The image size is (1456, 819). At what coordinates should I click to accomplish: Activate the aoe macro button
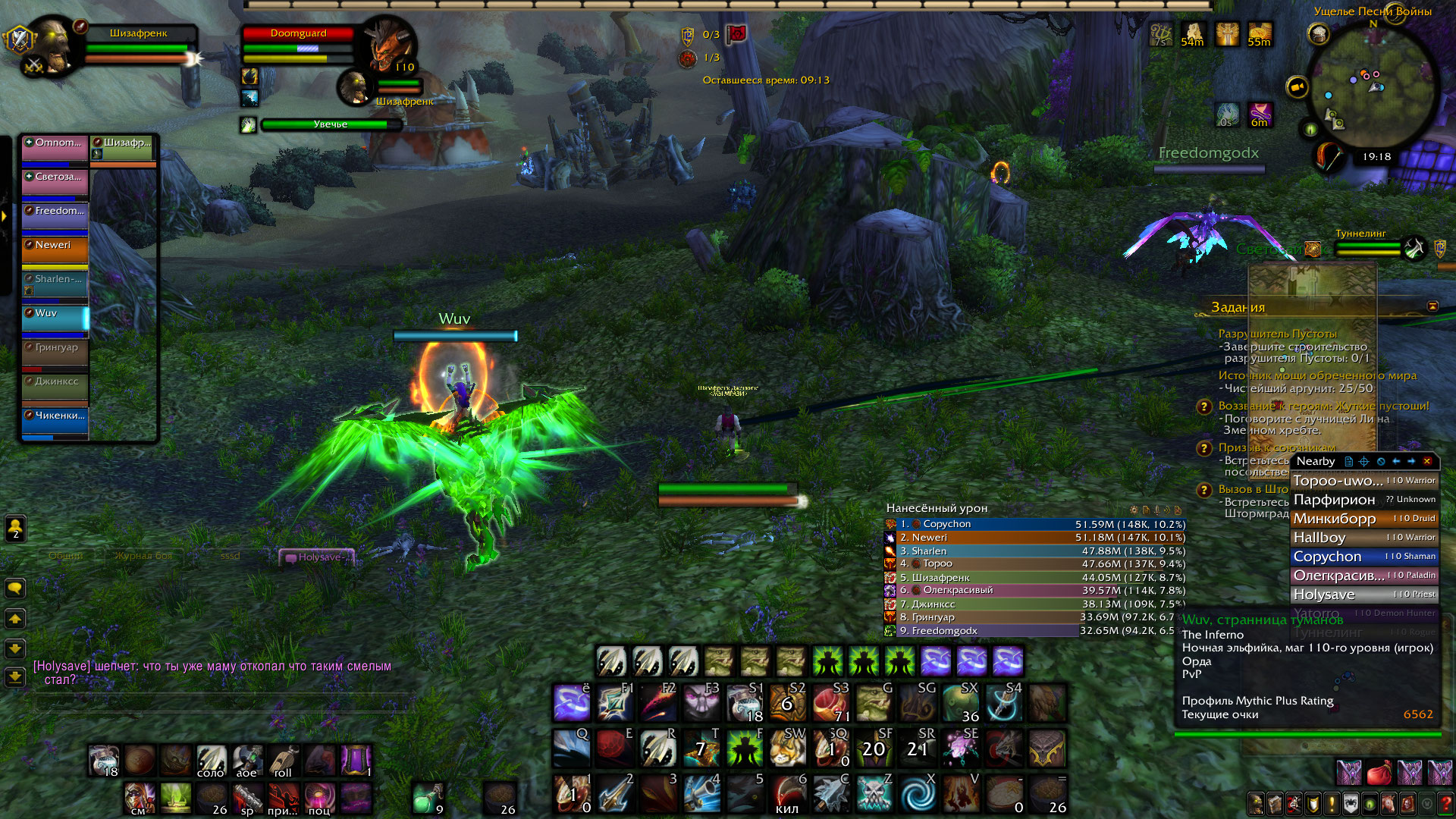pyautogui.click(x=247, y=761)
